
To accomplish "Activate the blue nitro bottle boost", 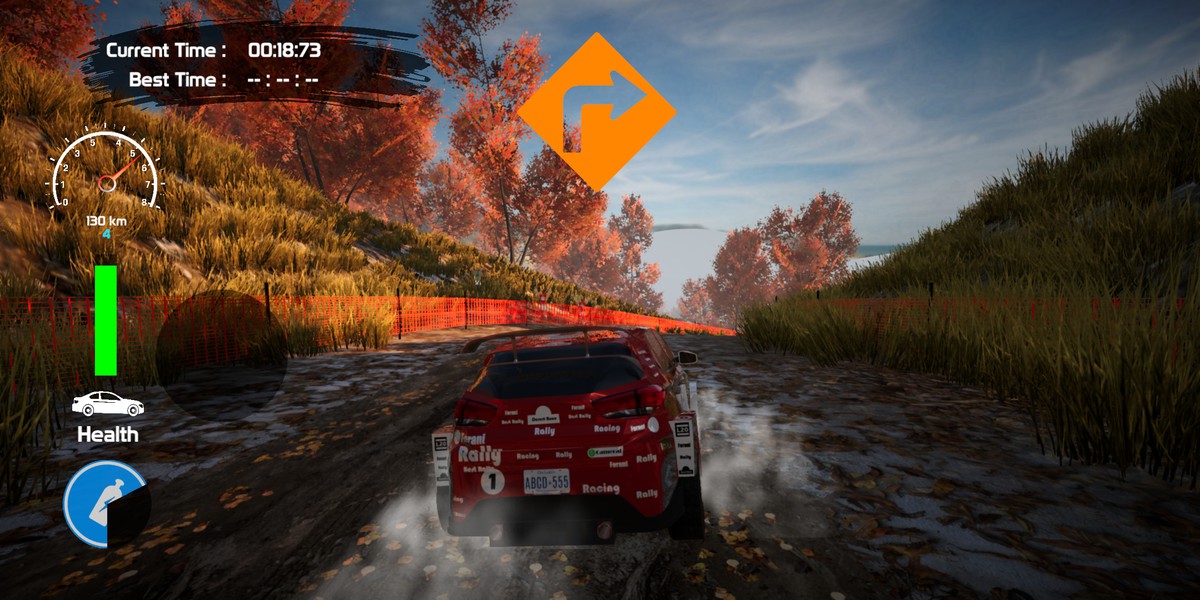I will (x=106, y=504).
